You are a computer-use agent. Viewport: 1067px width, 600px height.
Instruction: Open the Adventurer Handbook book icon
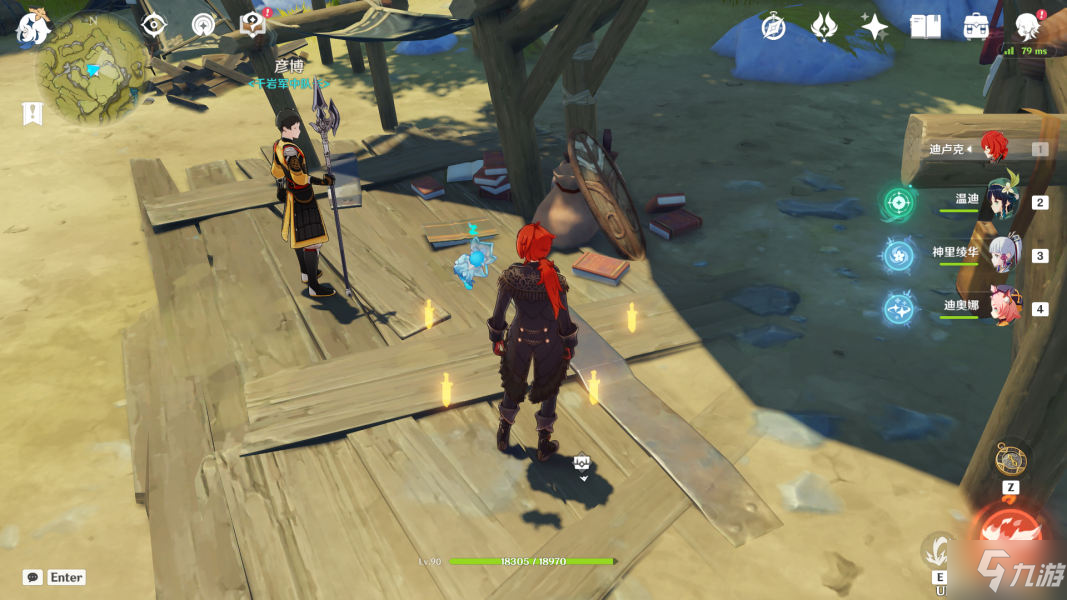[925, 27]
